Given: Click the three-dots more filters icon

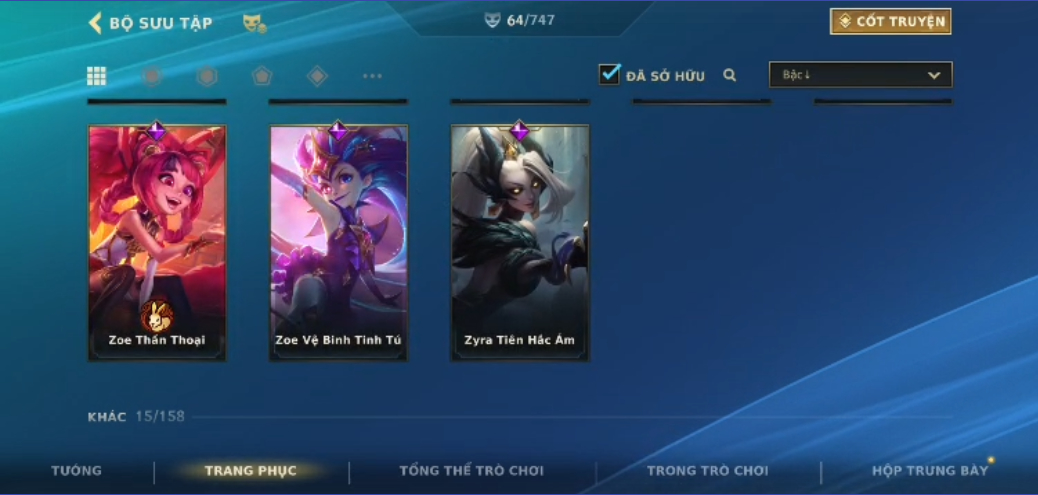Looking at the screenshot, I should pyautogui.click(x=372, y=76).
